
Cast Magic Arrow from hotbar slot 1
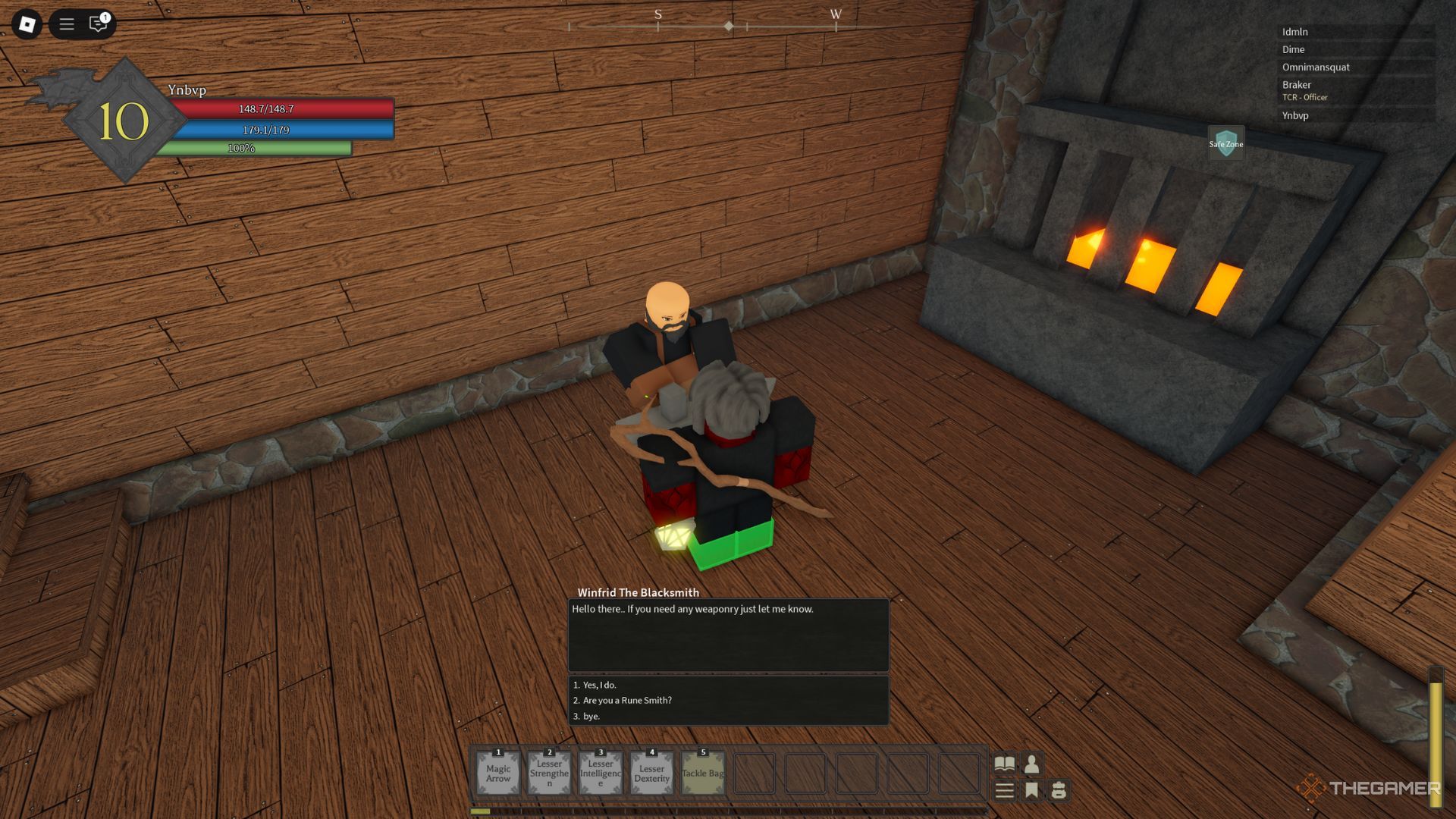(497, 772)
